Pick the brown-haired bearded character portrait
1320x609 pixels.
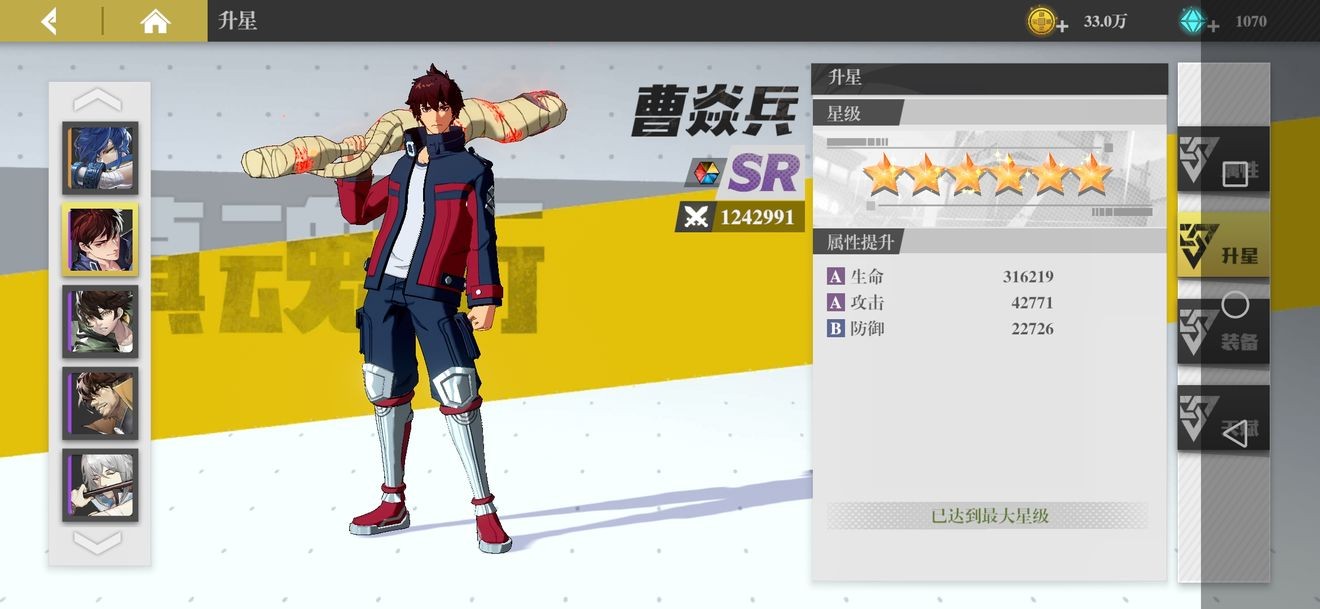[100, 403]
